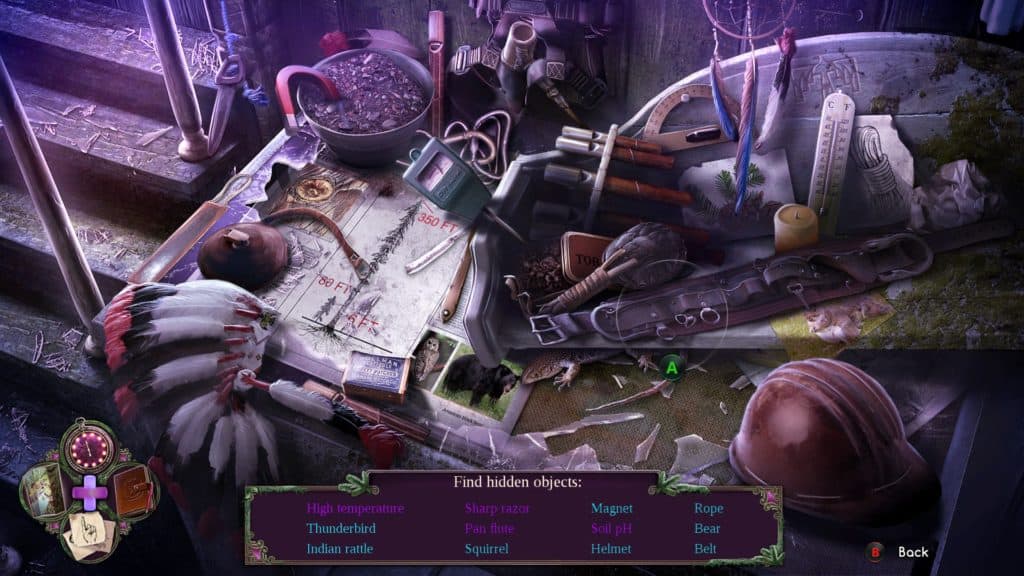
Task: Select 'Soil pH' in the object list
Action: 612,528
